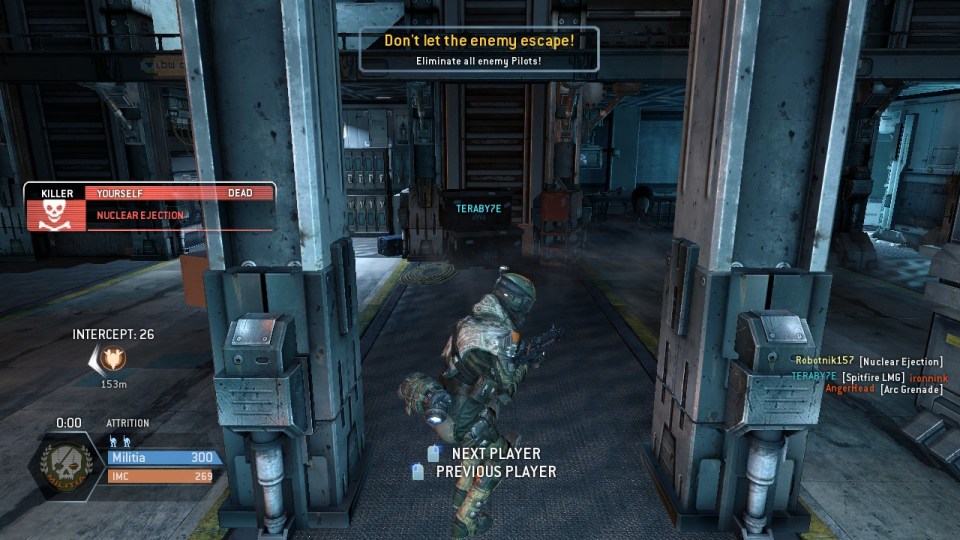Choose the AngerHead Arc Grenade kill feed row
This screenshot has height=540, width=960.
(x=883, y=389)
